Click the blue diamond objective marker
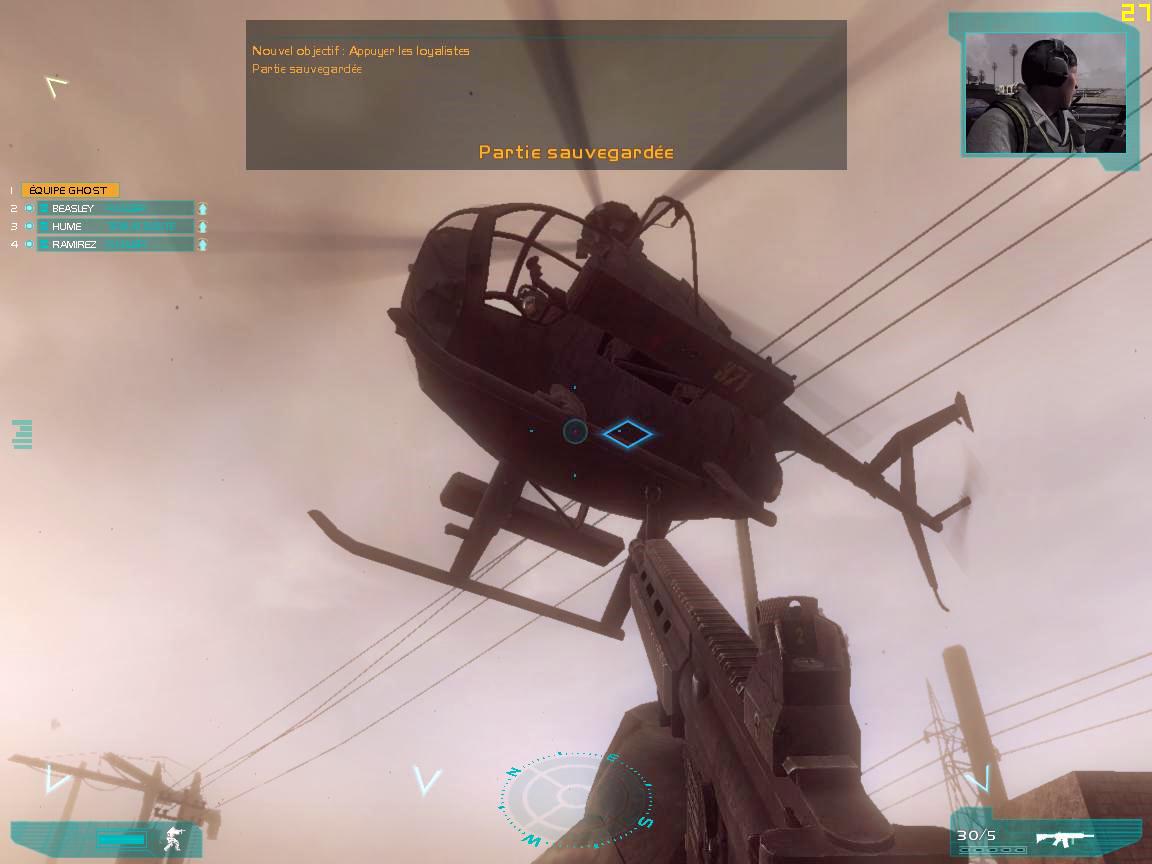The width and height of the screenshot is (1152, 864). 627,433
